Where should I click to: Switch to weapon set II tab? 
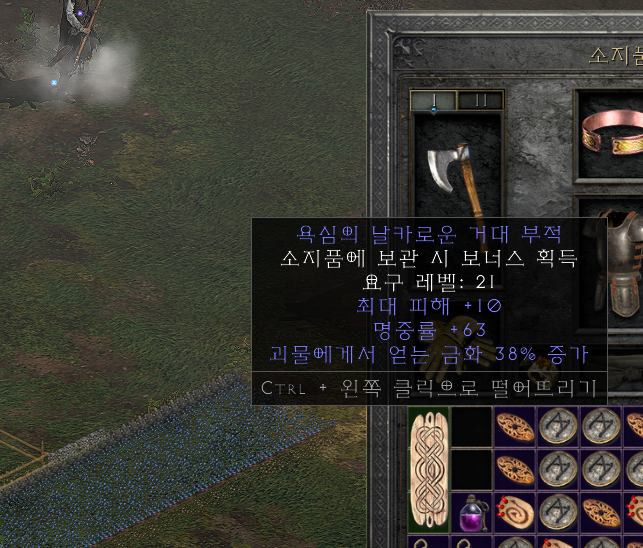pos(480,100)
